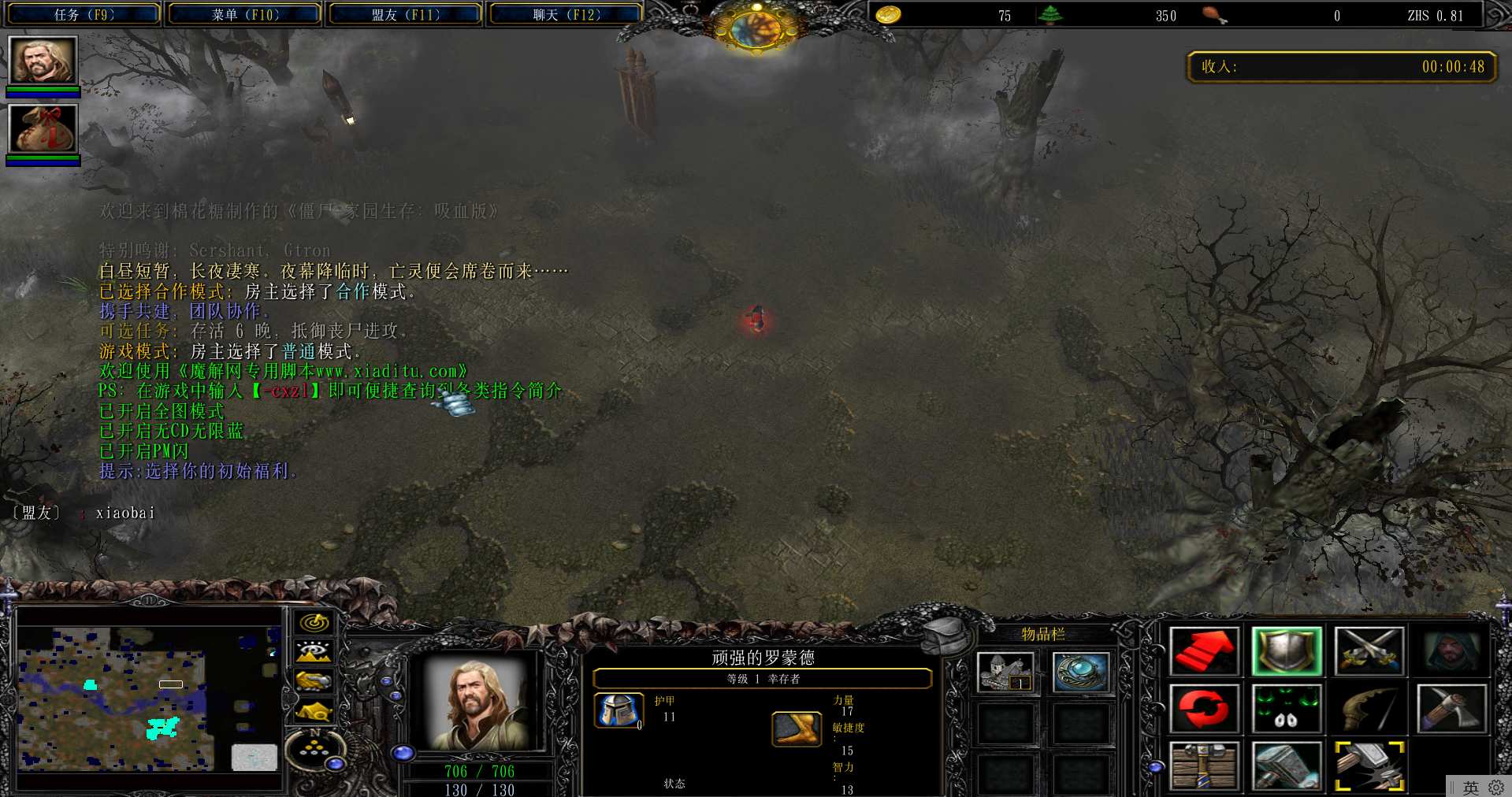Viewport: 1512px width, 797px height.
Task: Select the shield hold position command
Action: [x=1286, y=651]
